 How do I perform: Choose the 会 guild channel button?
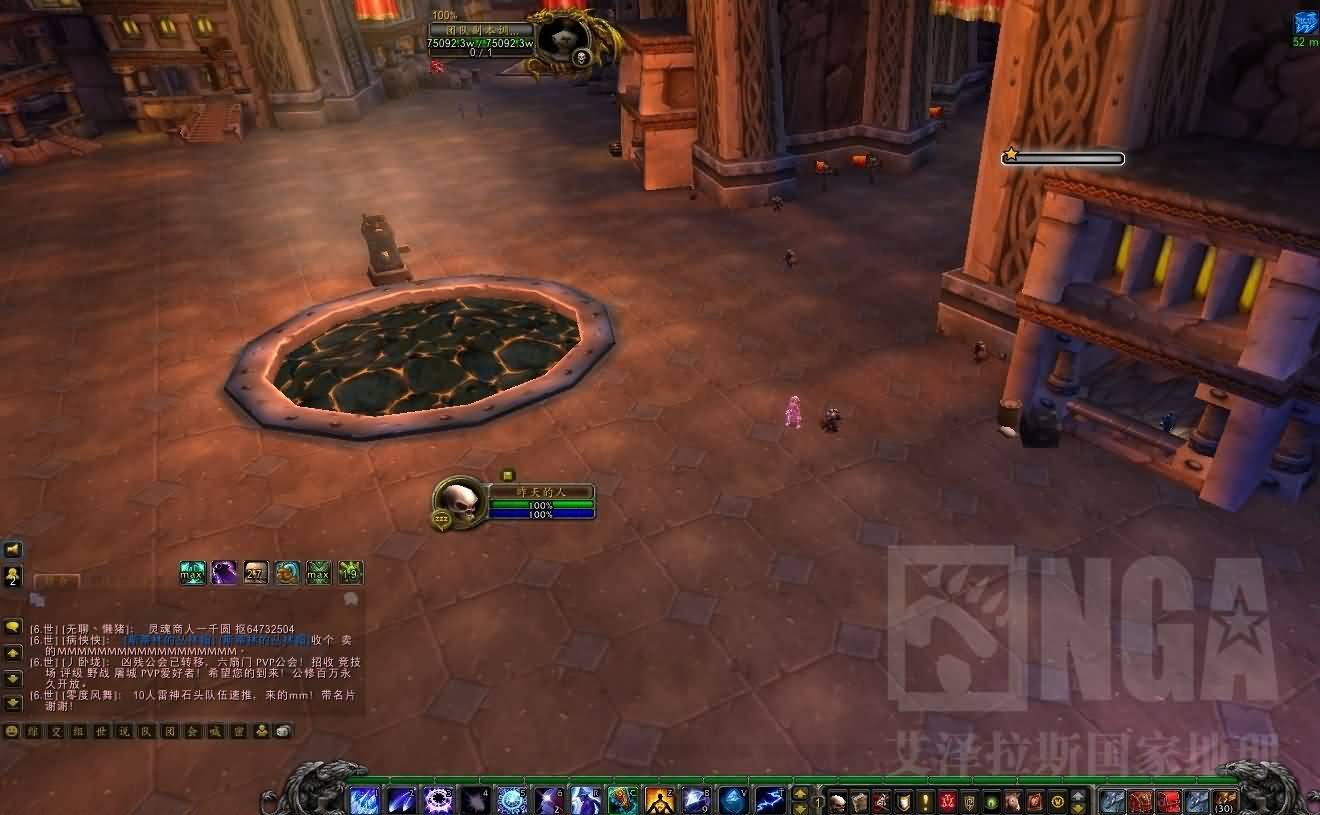pyautogui.click(x=192, y=731)
